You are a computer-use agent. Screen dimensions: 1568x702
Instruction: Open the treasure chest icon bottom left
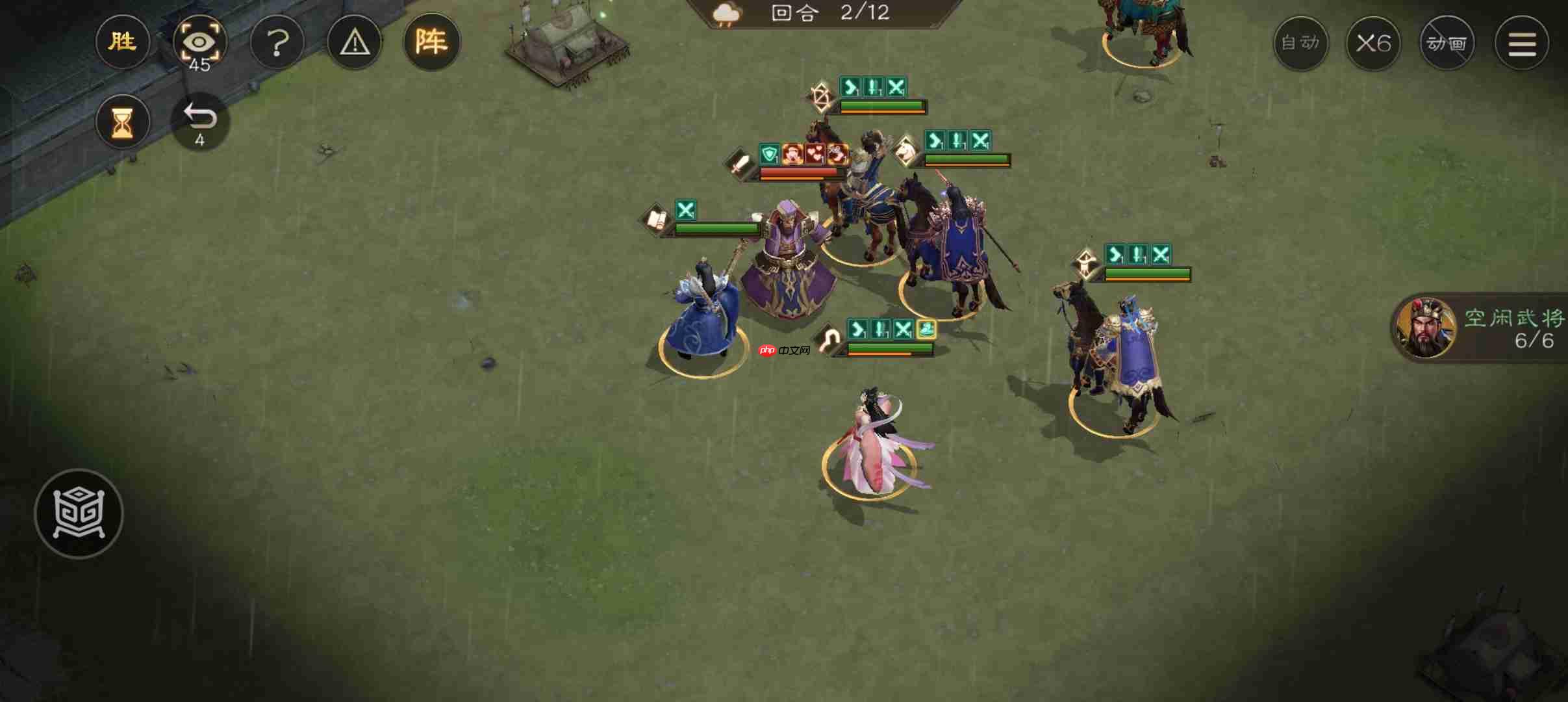click(78, 513)
